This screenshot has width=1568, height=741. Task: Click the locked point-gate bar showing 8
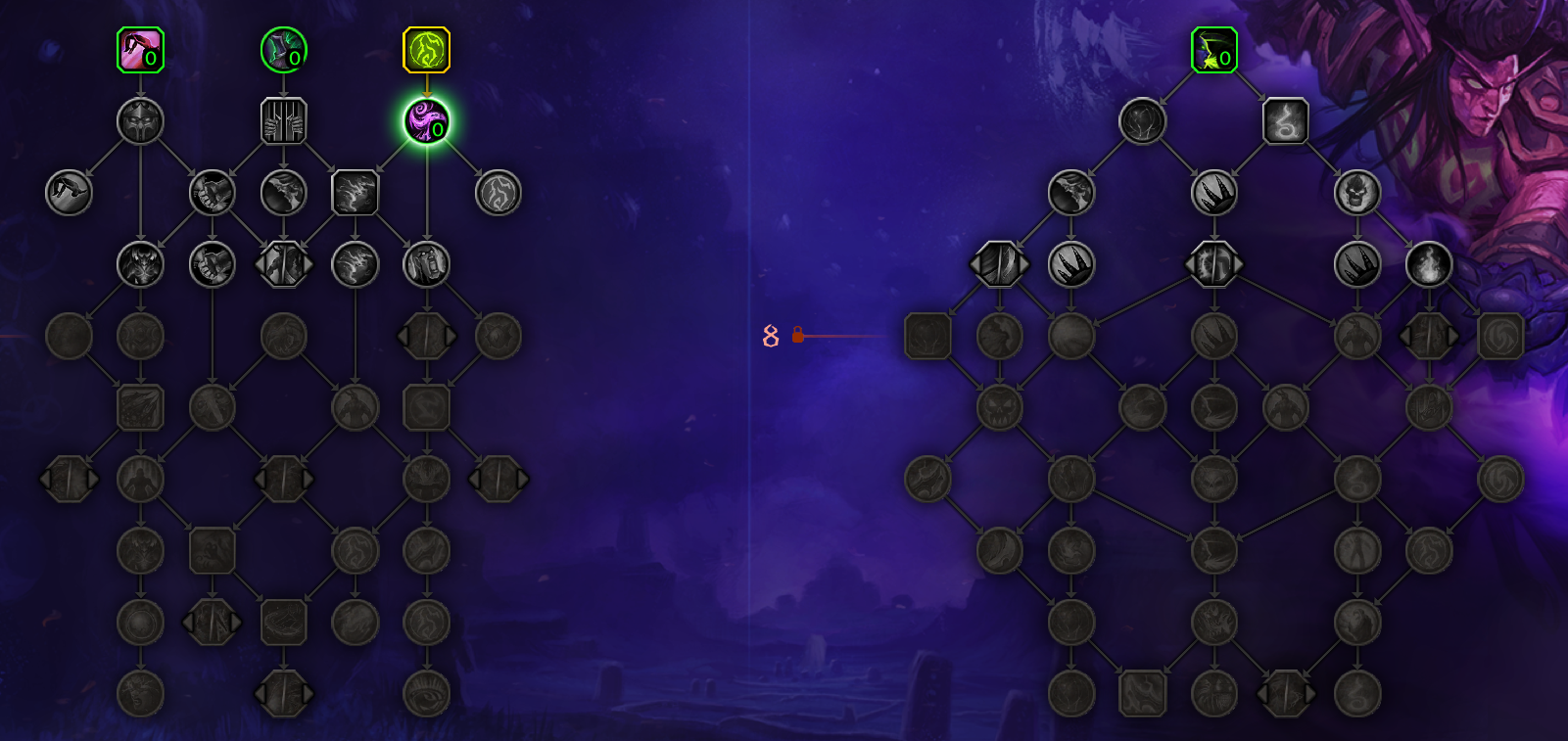click(795, 335)
